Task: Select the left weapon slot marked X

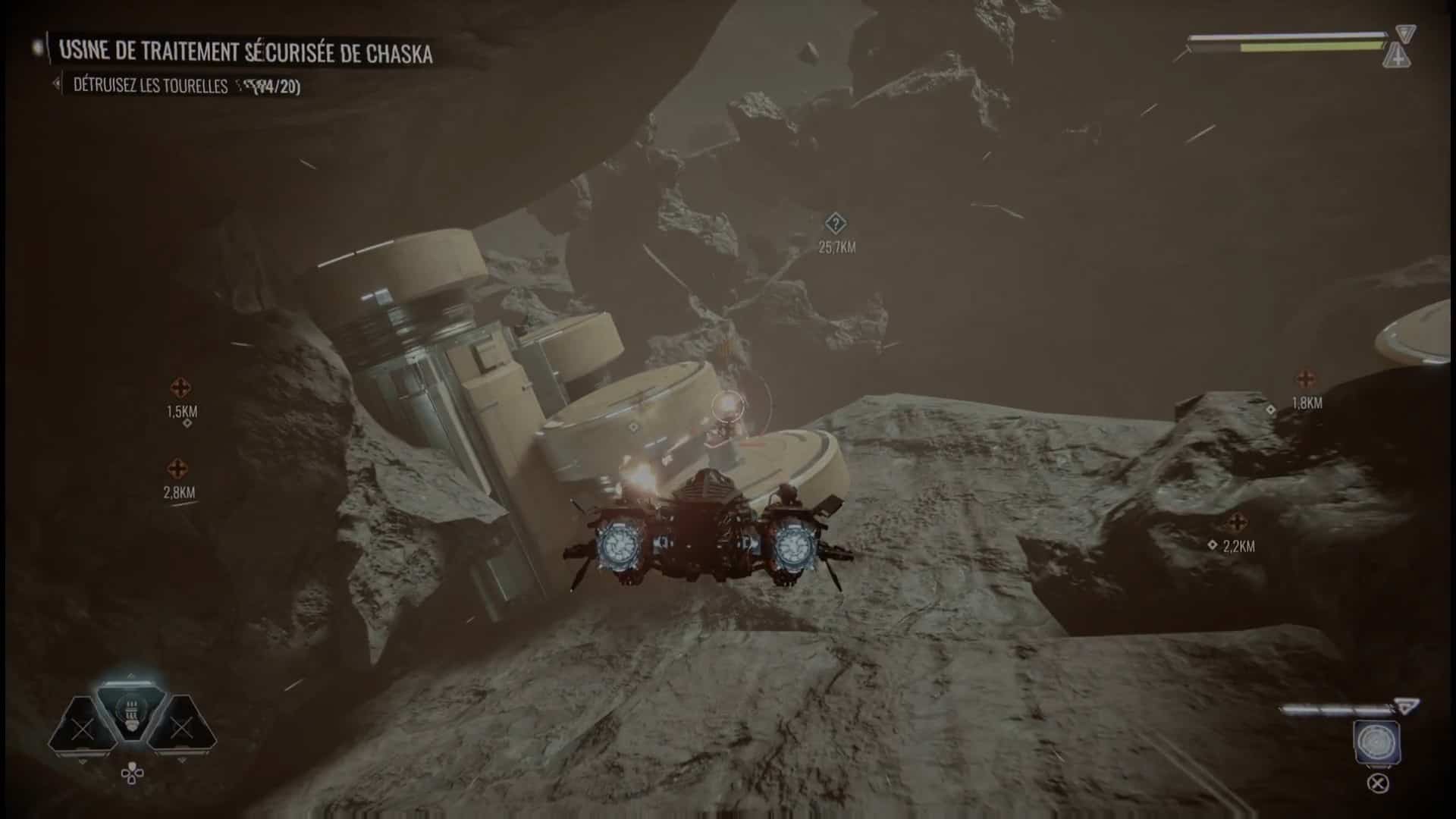Action: coord(82,730)
